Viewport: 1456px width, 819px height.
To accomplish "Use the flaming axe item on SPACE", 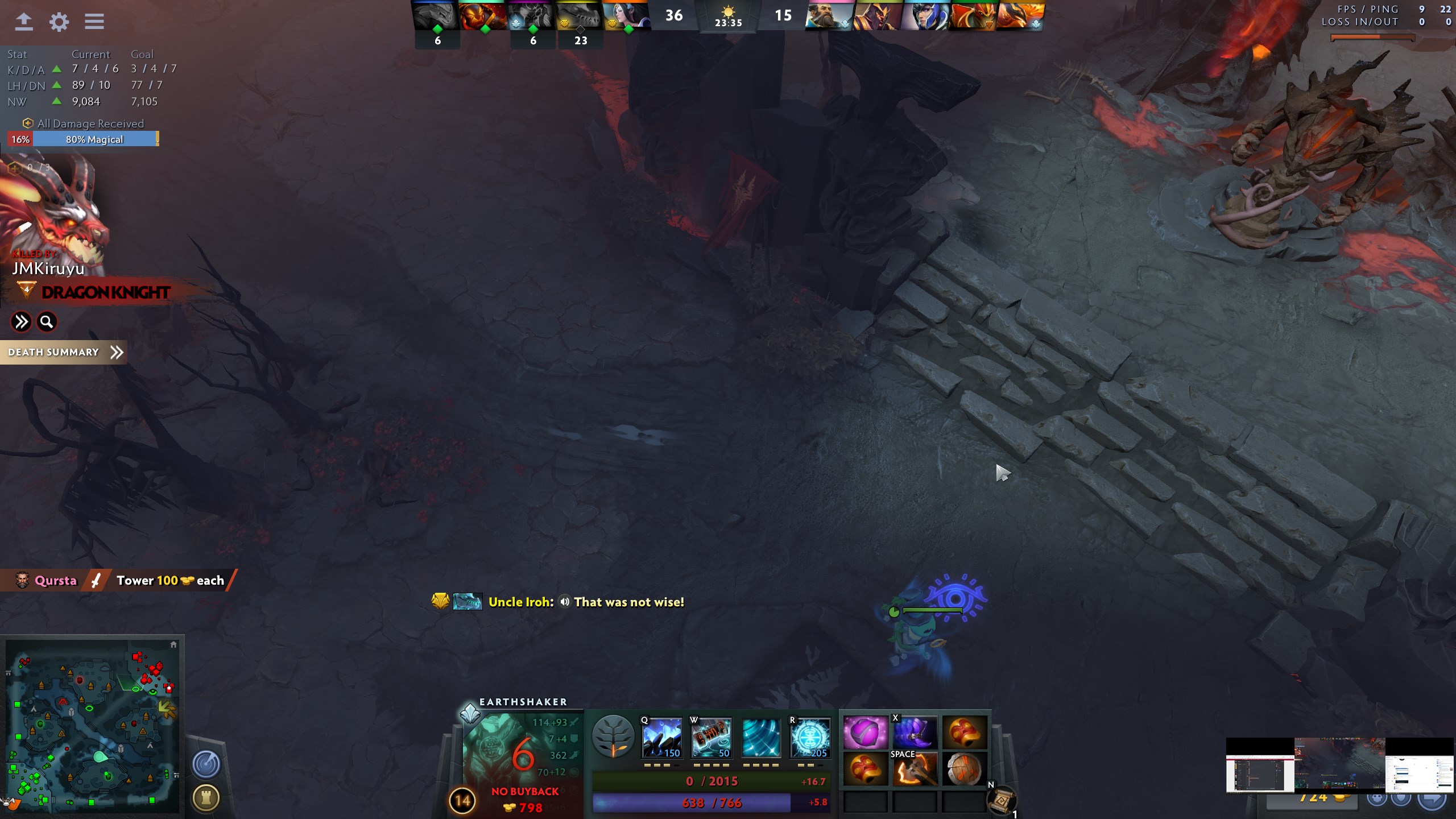I will point(915,769).
